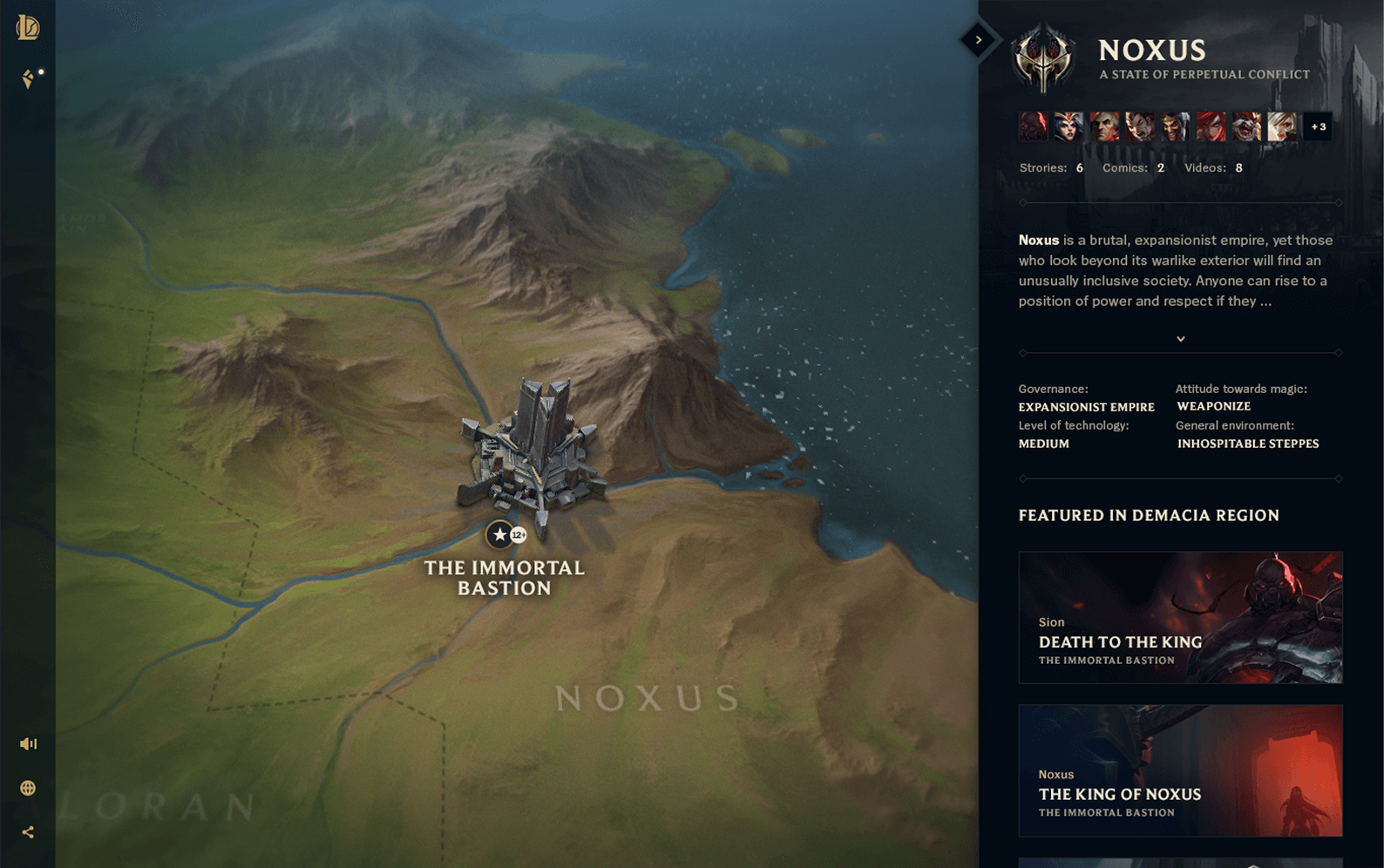The height and width of the screenshot is (868, 1384).
Task: Collapse the Noxus side panel arrow
Action: [979, 40]
